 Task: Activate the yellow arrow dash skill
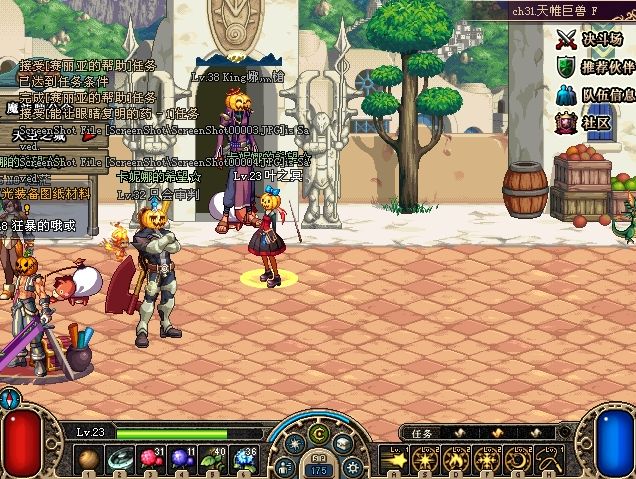[395, 461]
